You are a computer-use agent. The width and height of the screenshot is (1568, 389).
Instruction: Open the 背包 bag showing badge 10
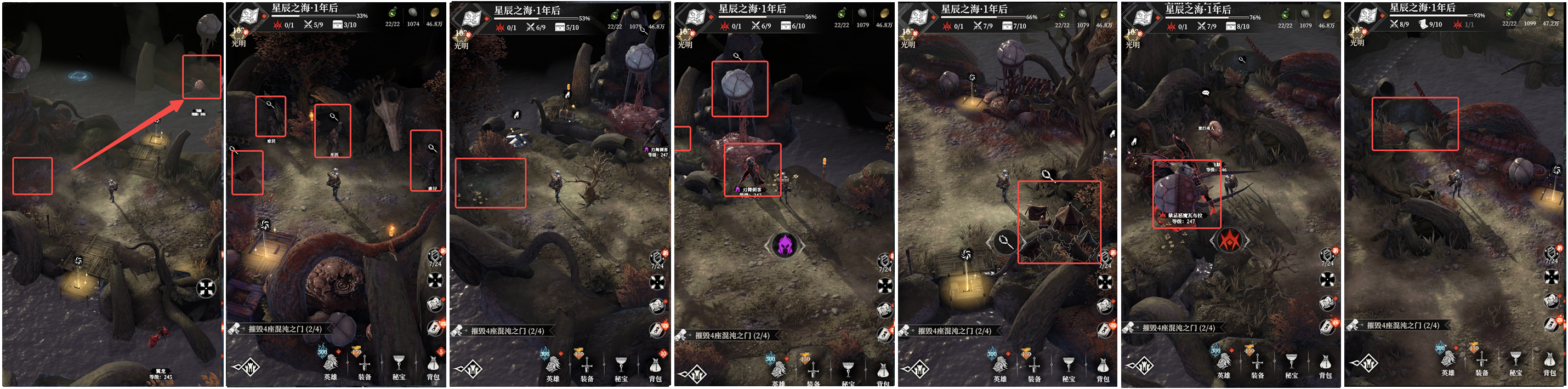pyautogui.click(x=655, y=367)
